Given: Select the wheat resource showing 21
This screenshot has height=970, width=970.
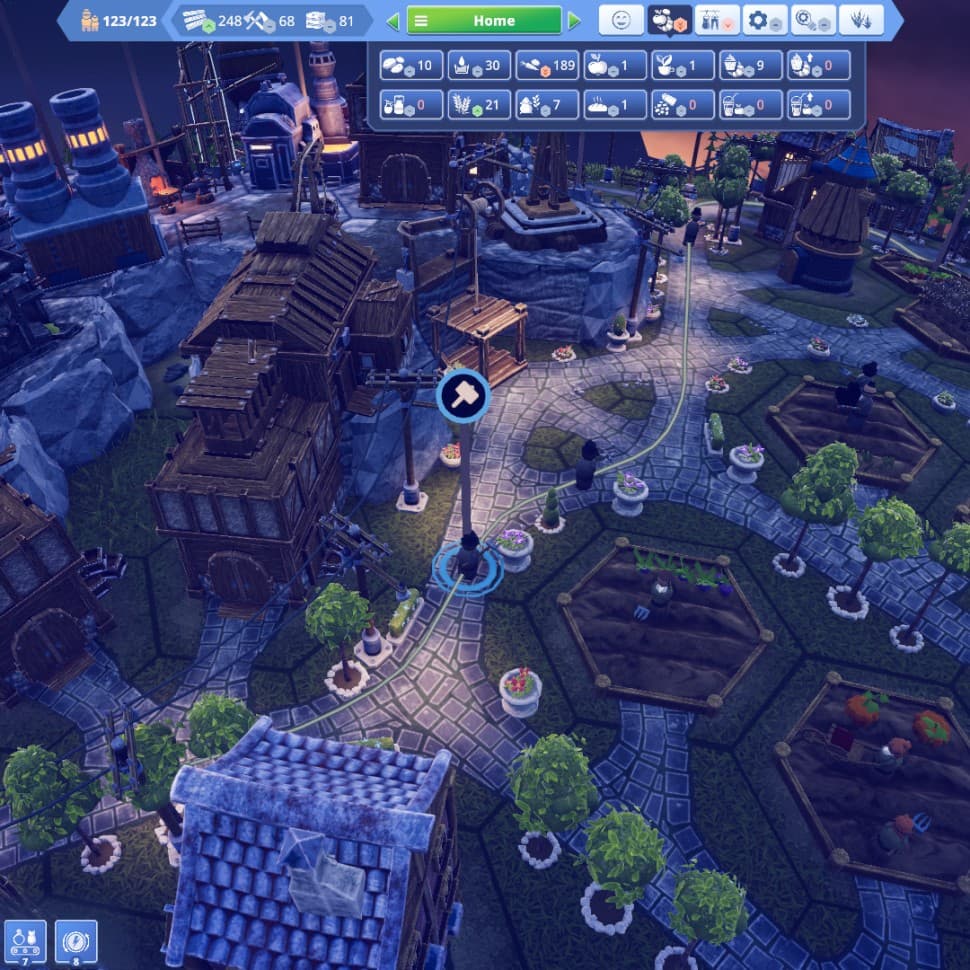Looking at the screenshot, I should pyautogui.click(x=480, y=105).
